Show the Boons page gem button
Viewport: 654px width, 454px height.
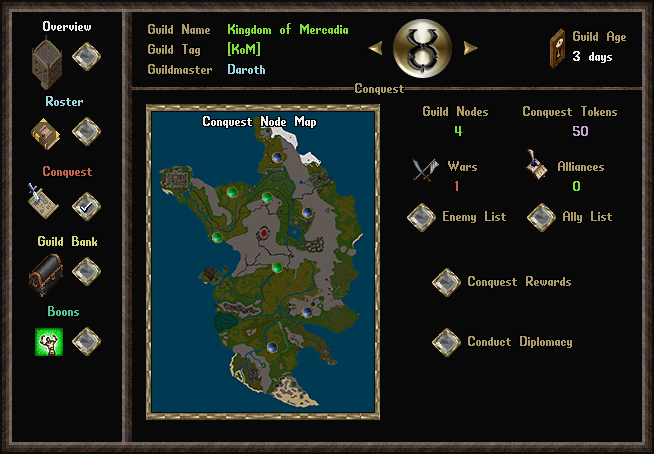[86, 342]
